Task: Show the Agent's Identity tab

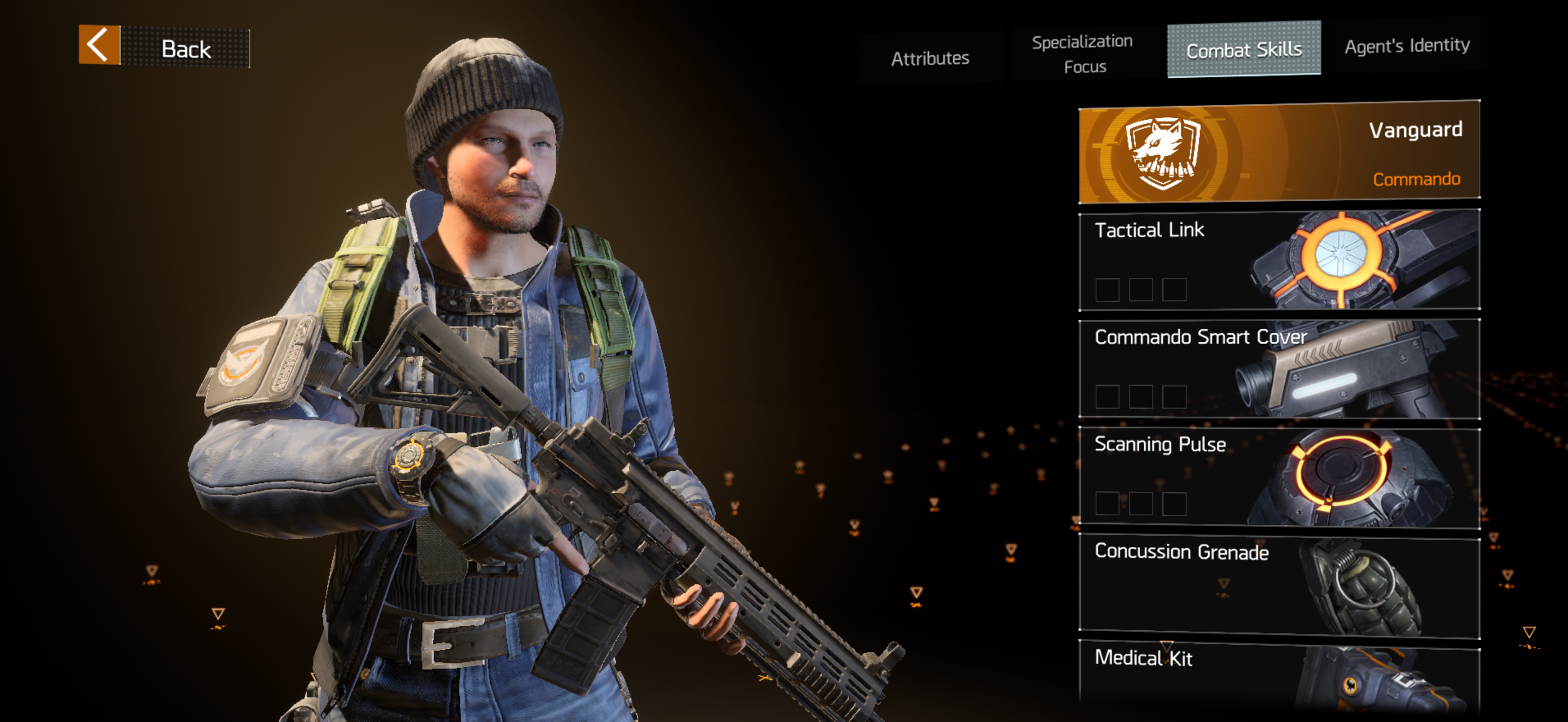Action: coord(1406,45)
